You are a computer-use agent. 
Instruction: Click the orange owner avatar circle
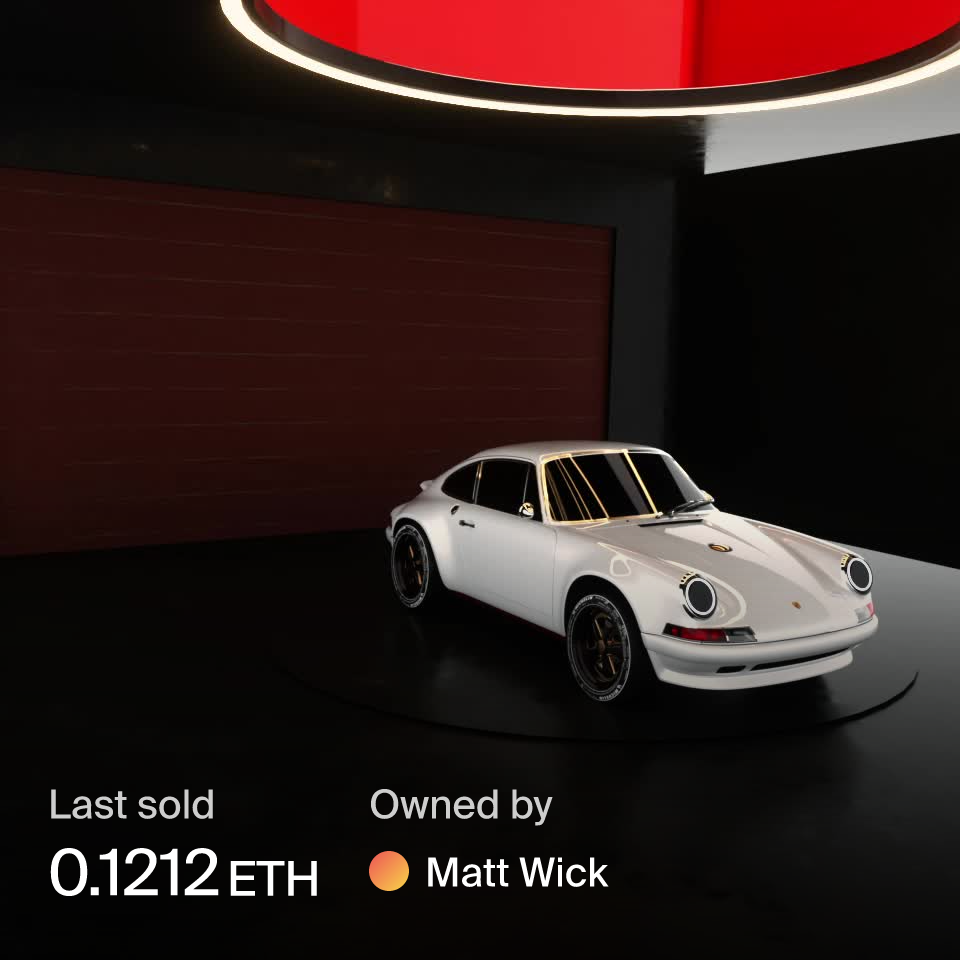(389, 872)
